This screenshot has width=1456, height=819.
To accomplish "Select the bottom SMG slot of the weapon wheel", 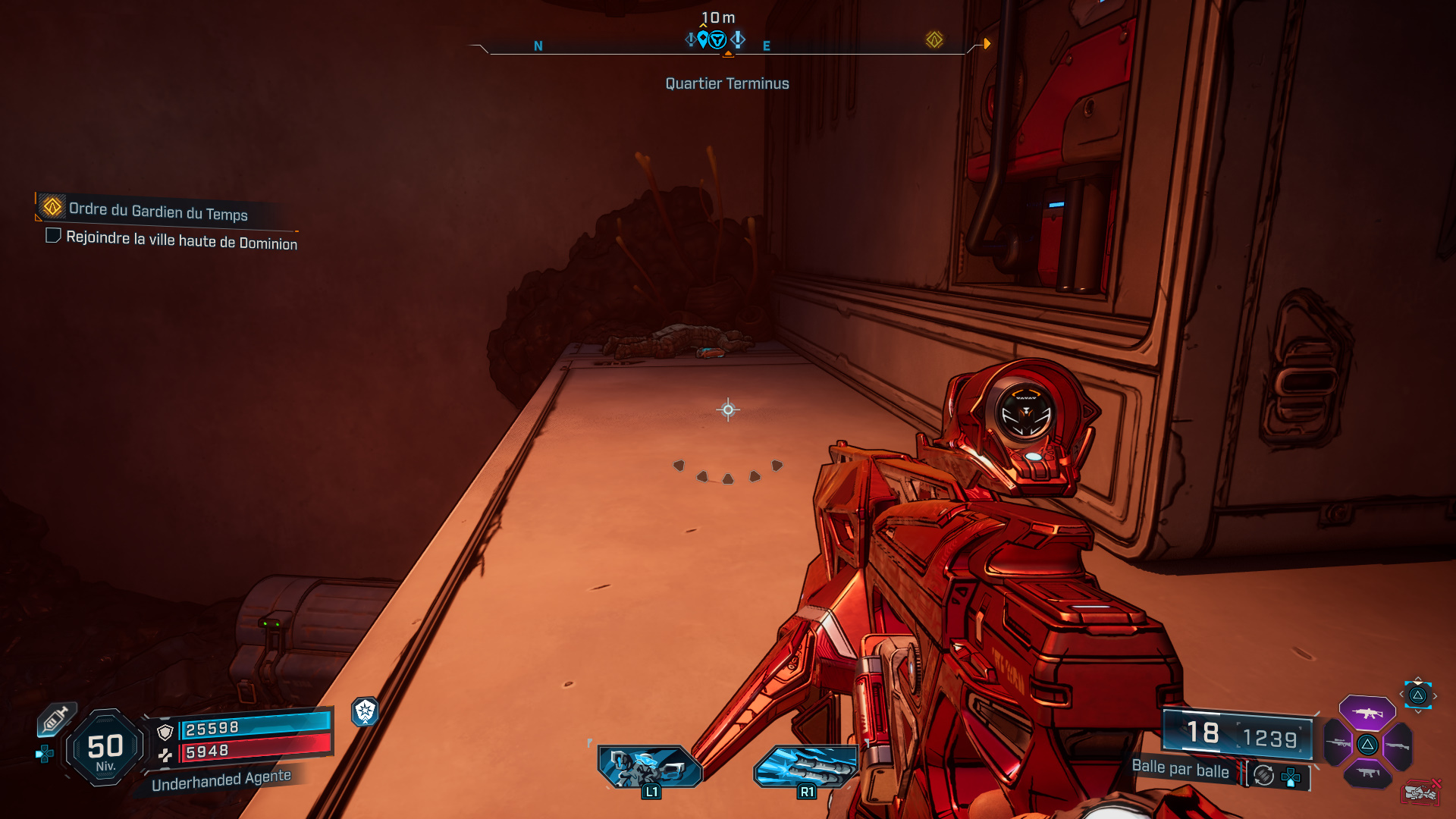I will tap(1367, 773).
